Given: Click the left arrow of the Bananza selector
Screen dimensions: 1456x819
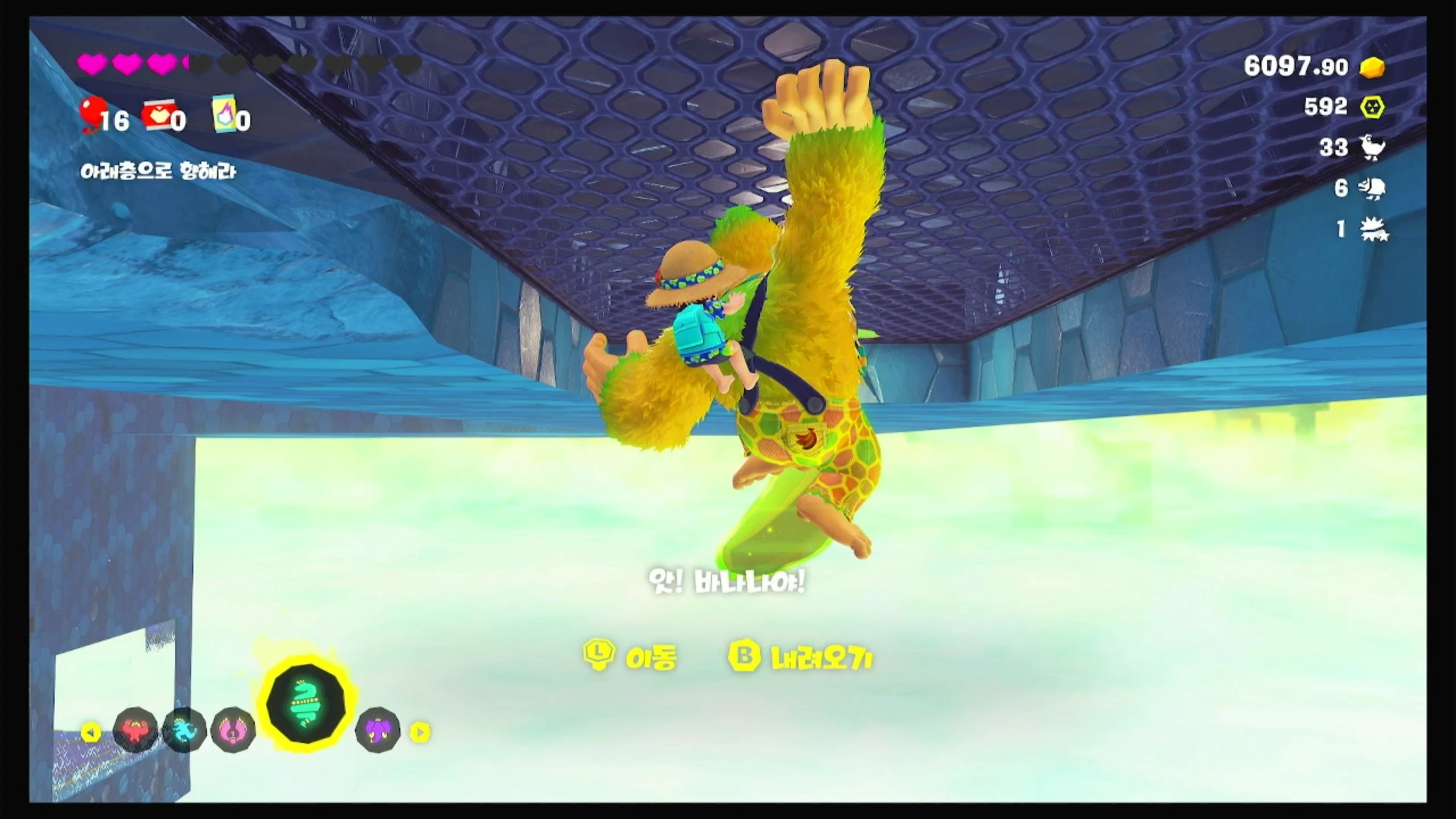Looking at the screenshot, I should (x=90, y=732).
